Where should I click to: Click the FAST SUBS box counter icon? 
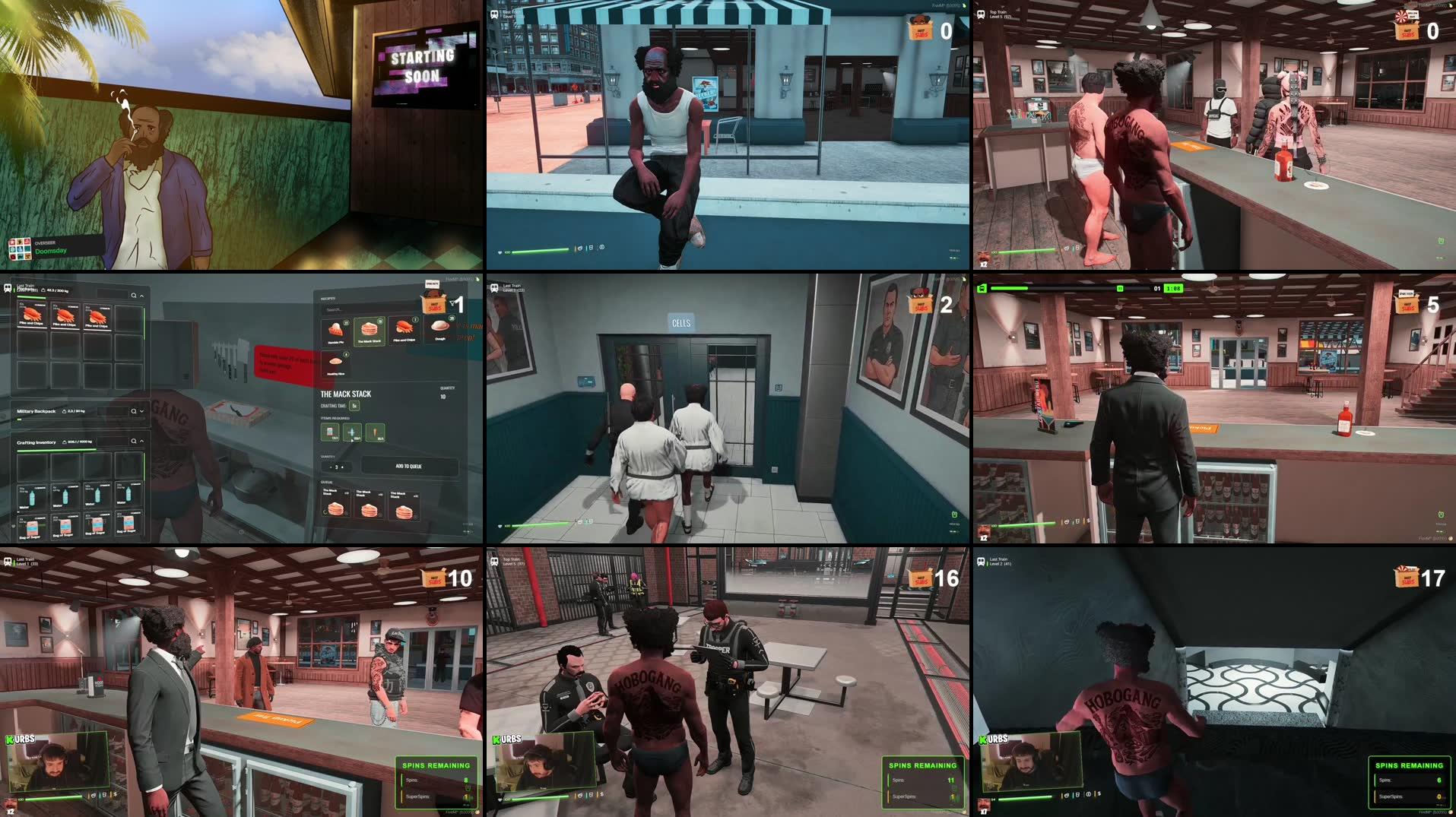pyautogui.click(x=434, y=302)
